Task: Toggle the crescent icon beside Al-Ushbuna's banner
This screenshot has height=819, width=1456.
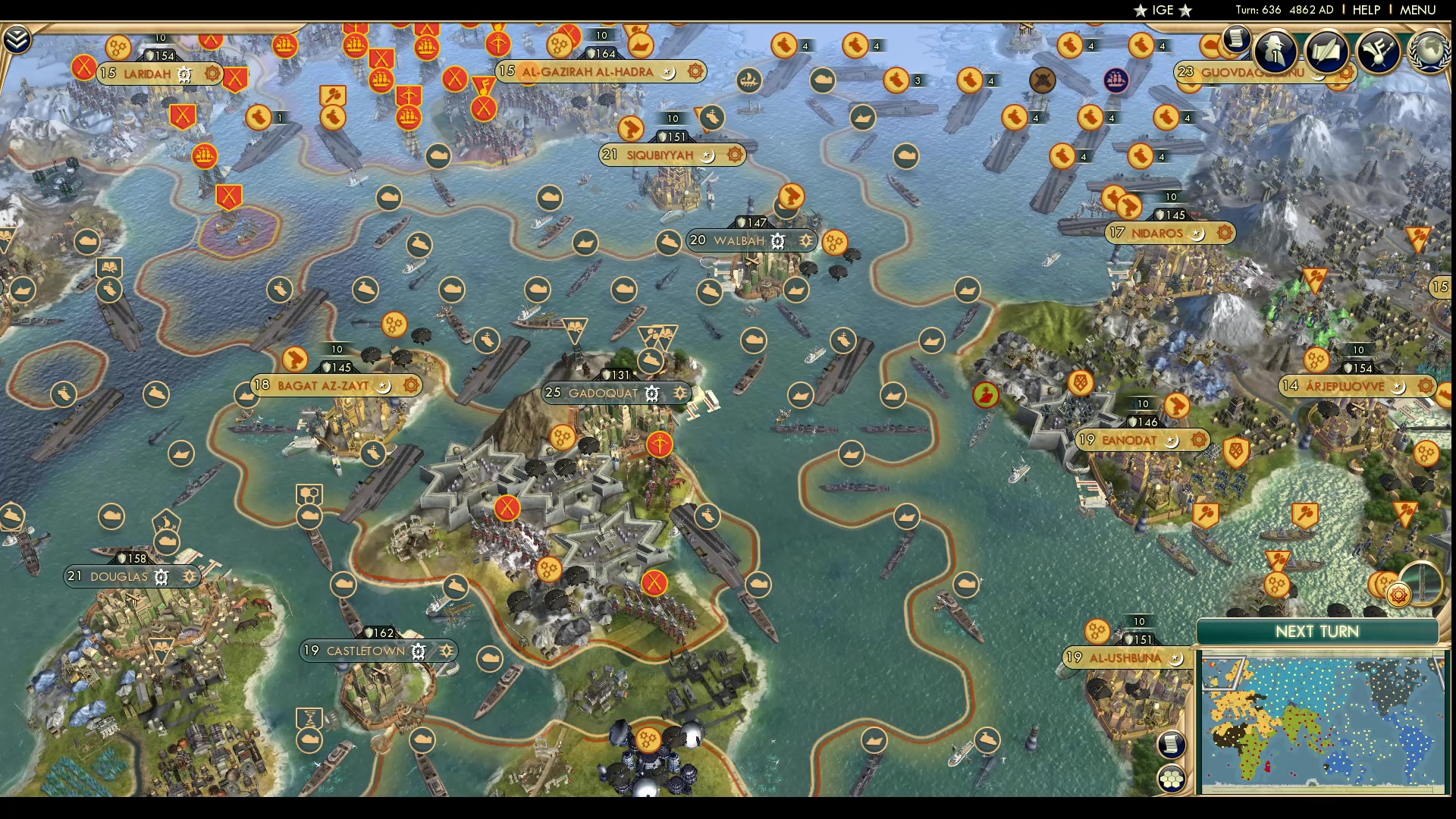Action: coord(1175,659)
